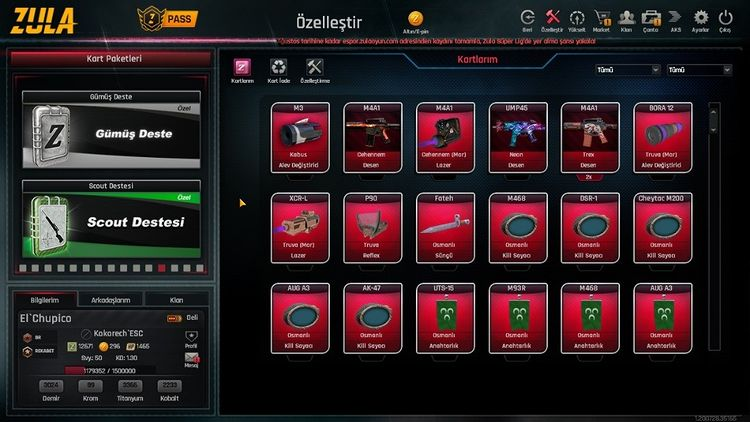Exit the game with the Çıkış power icon
The width and height of the screenshot is (750, 422).
(x=725, y=18)
